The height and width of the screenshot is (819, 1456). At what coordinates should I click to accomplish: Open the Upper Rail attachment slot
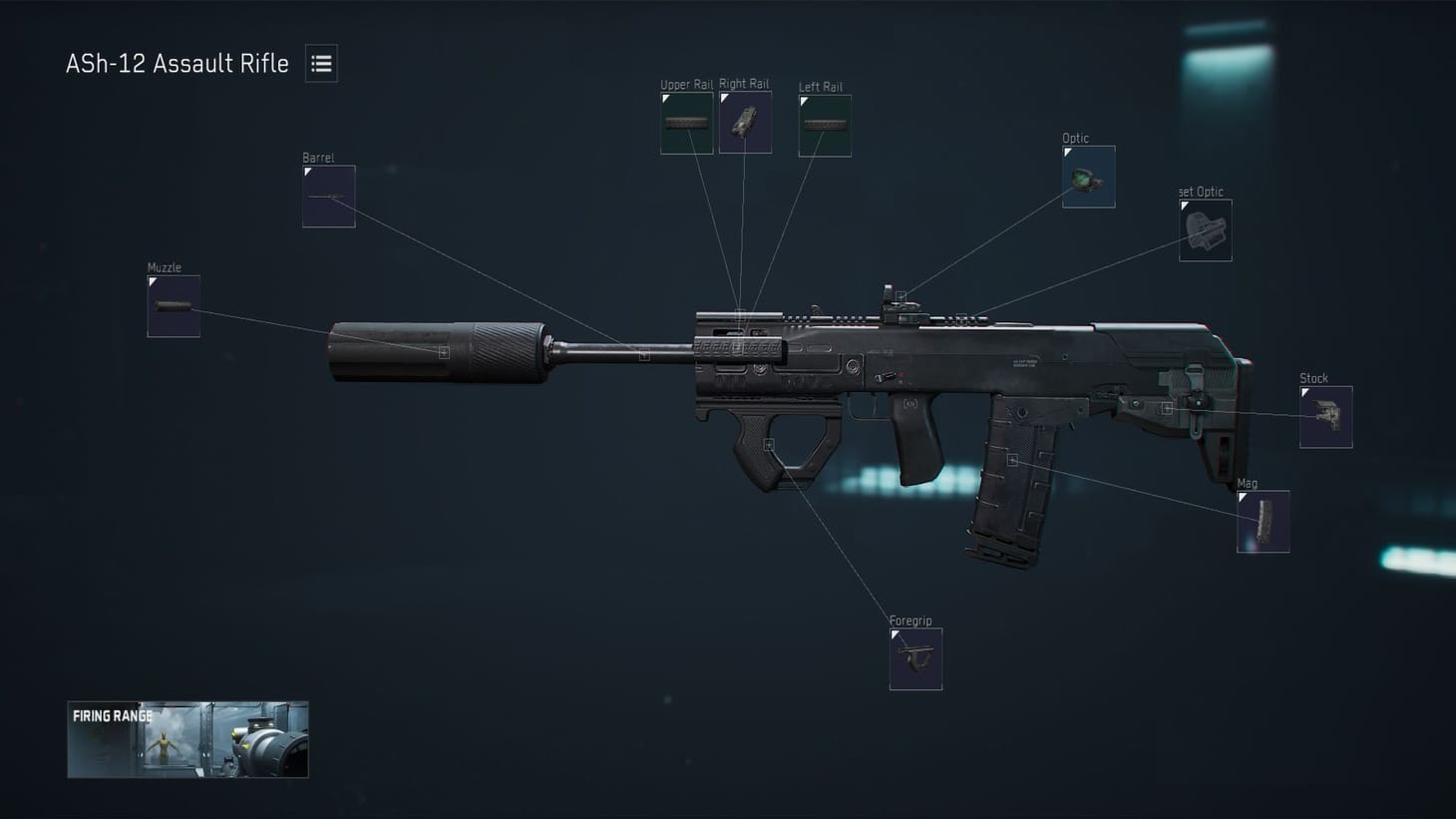click(686, 121)
